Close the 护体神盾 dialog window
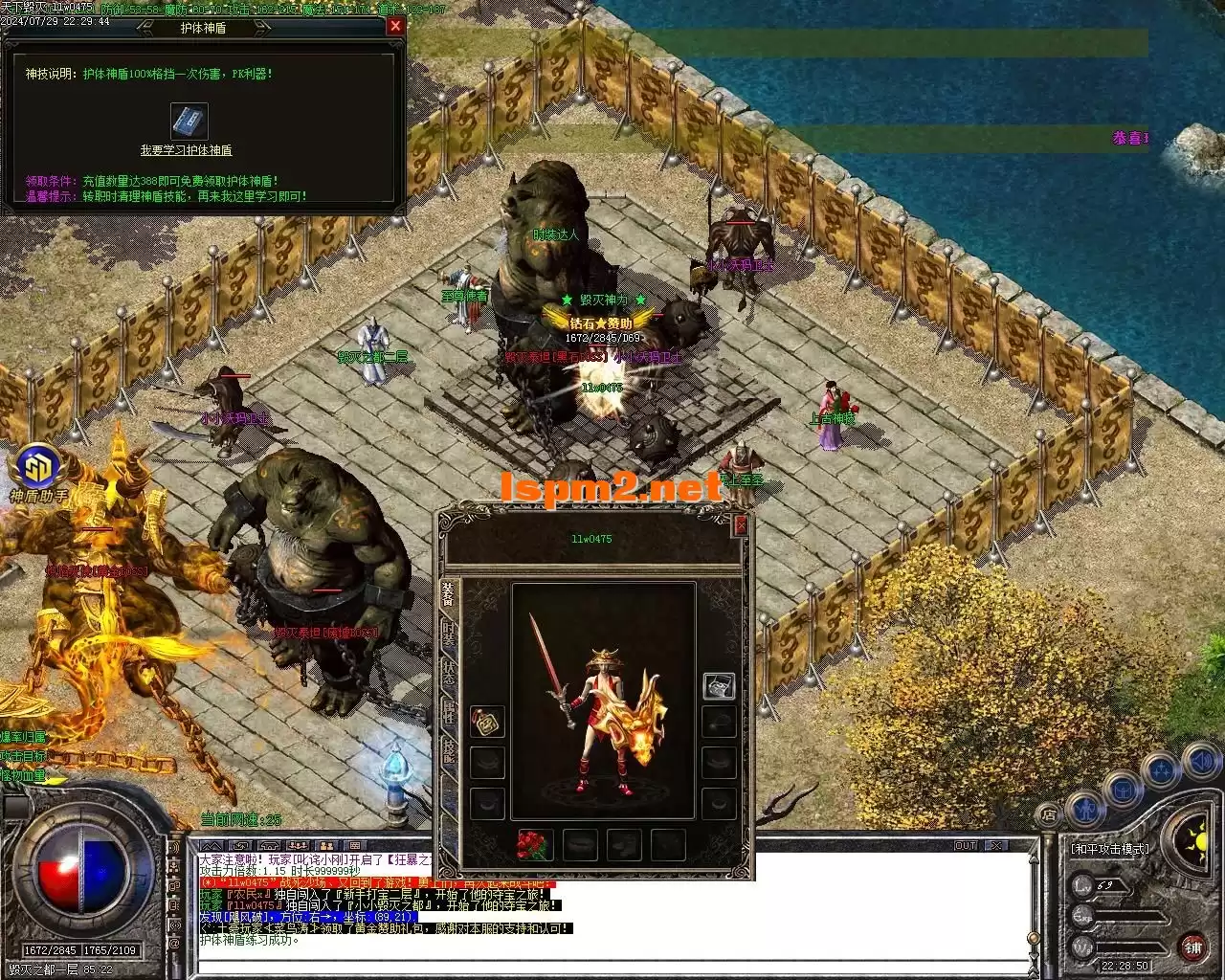Image resolution: width=1225 pixels, height=980 pixels. pyautogui.click(x=395, y=27)
